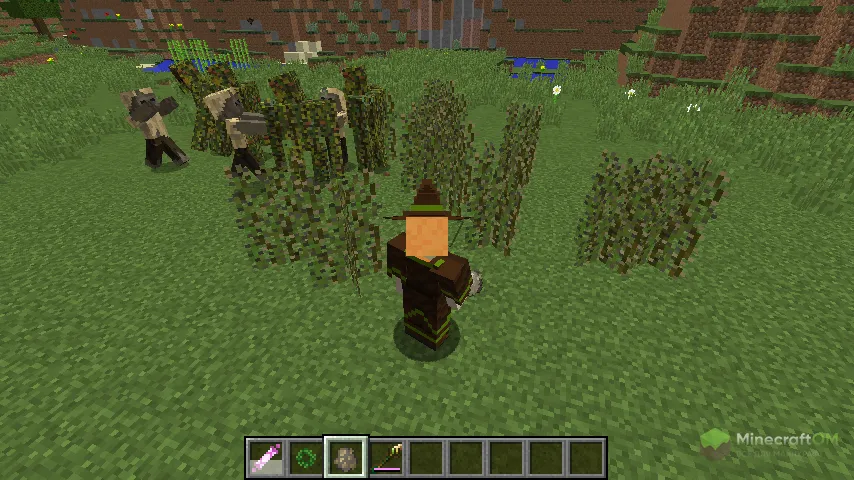Screen dimensions: 854x480
Task: Select the gold-tipped staff hotbar slot
Action: pyautogui.click(x=386, y=458)
